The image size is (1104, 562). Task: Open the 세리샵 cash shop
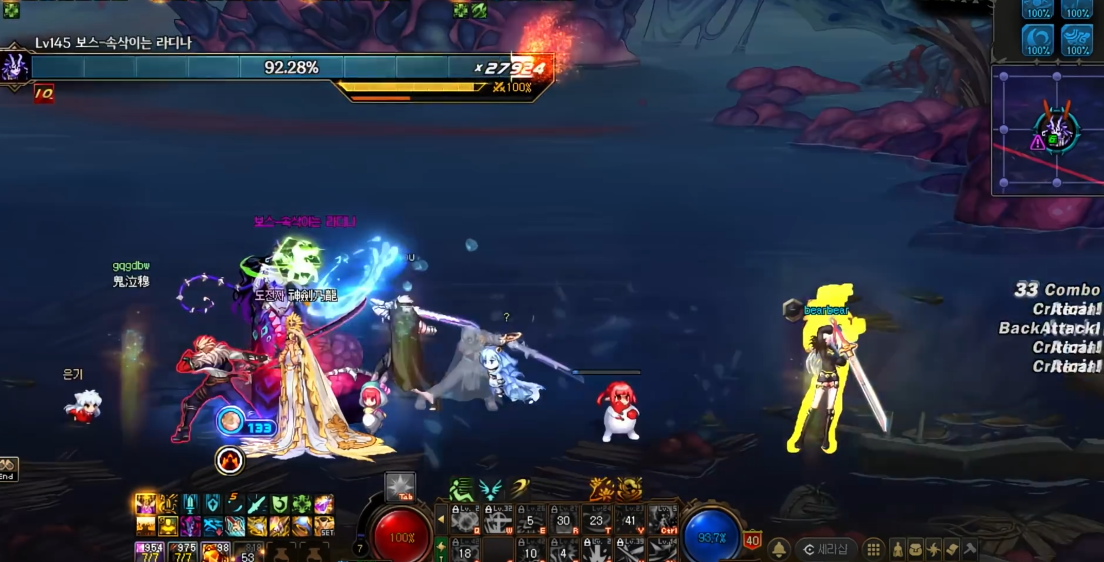click(825, 549)
